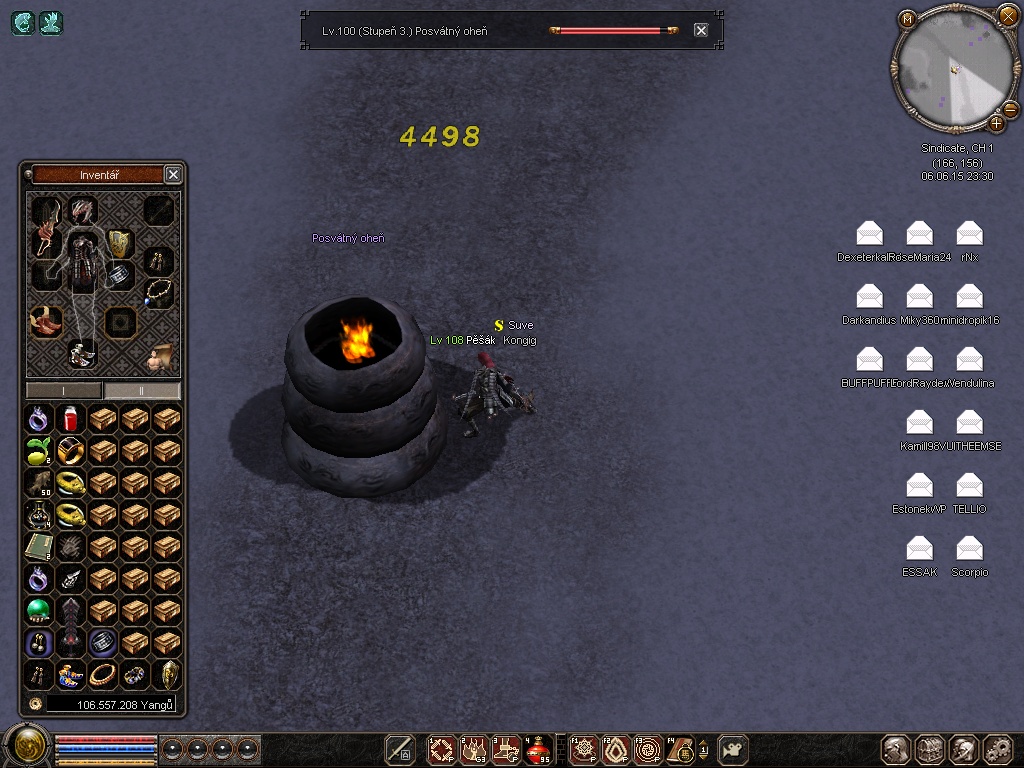Viewport: 1024px width, 768px height.
Task: Use the red potion in quickslot 4
Action: pyautogui.click(x=539, y=749)
